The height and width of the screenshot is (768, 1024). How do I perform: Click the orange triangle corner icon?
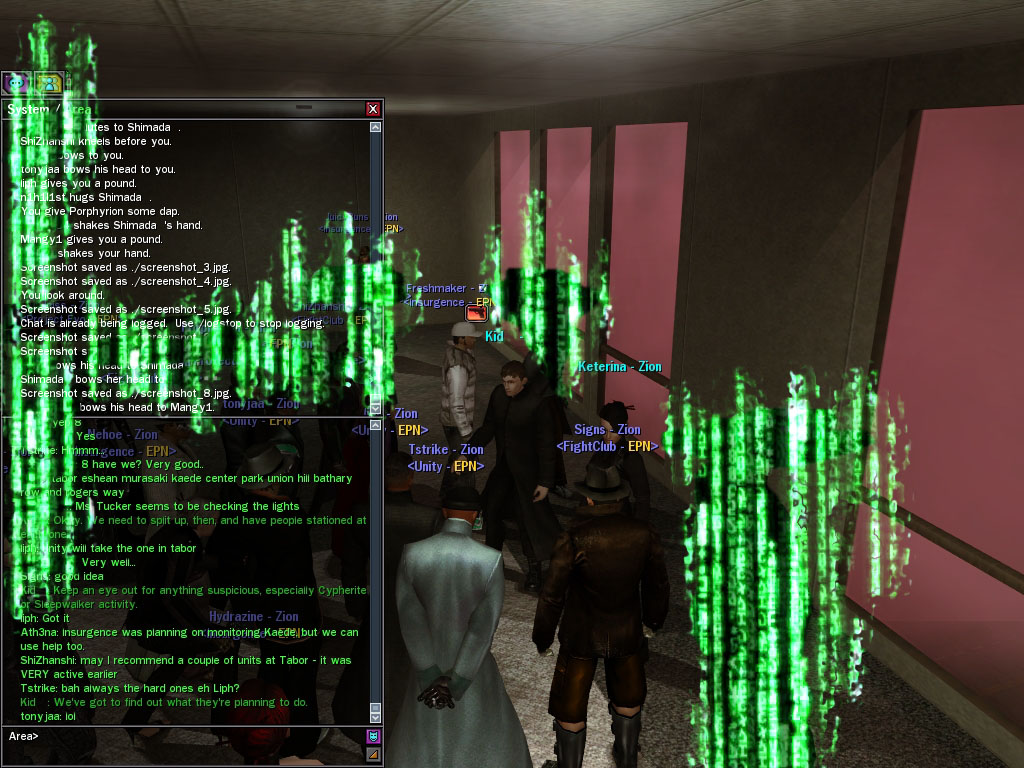374,753
